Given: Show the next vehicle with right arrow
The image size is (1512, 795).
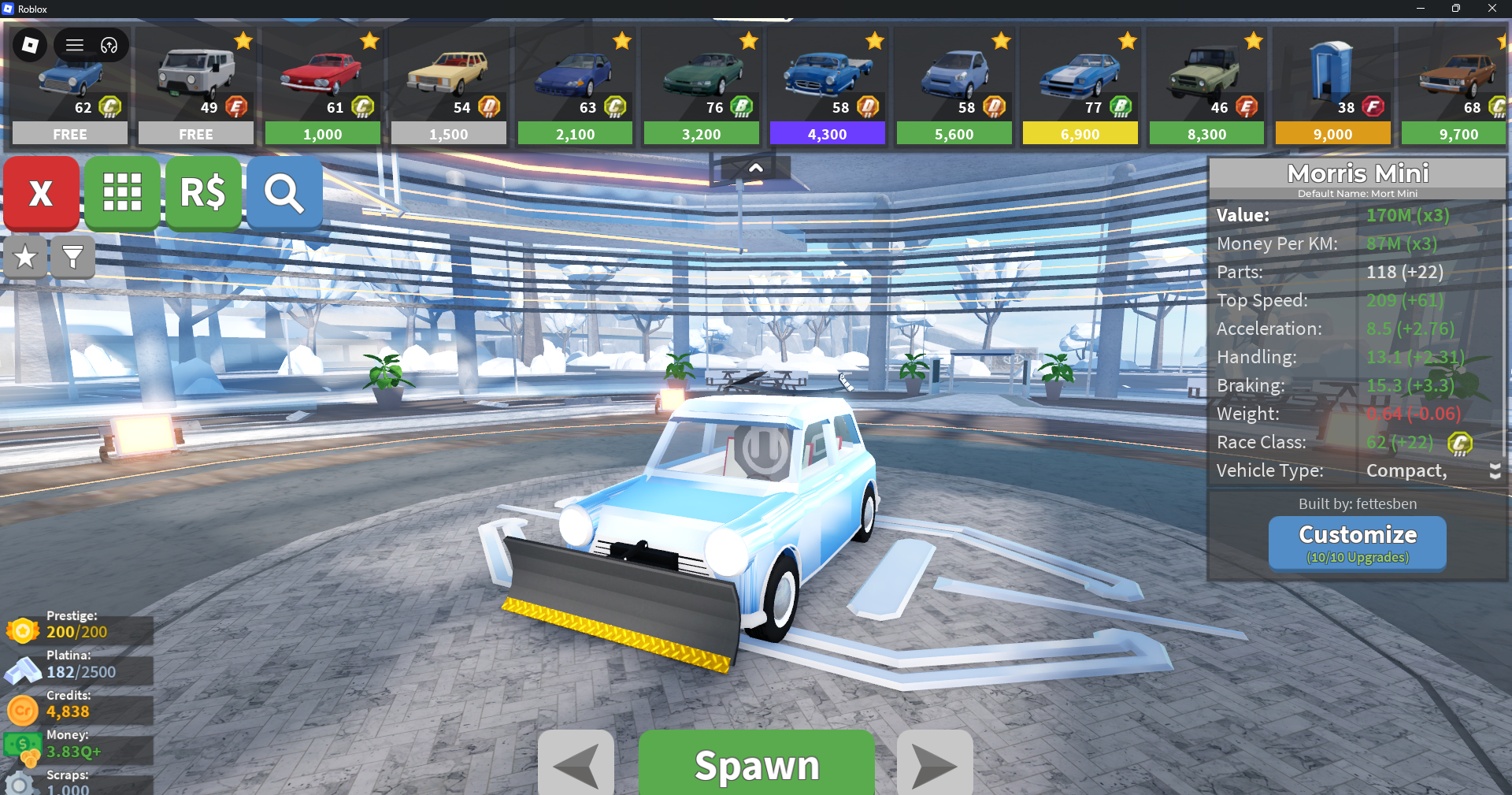Looking at the screenshot, I should 935,764.
